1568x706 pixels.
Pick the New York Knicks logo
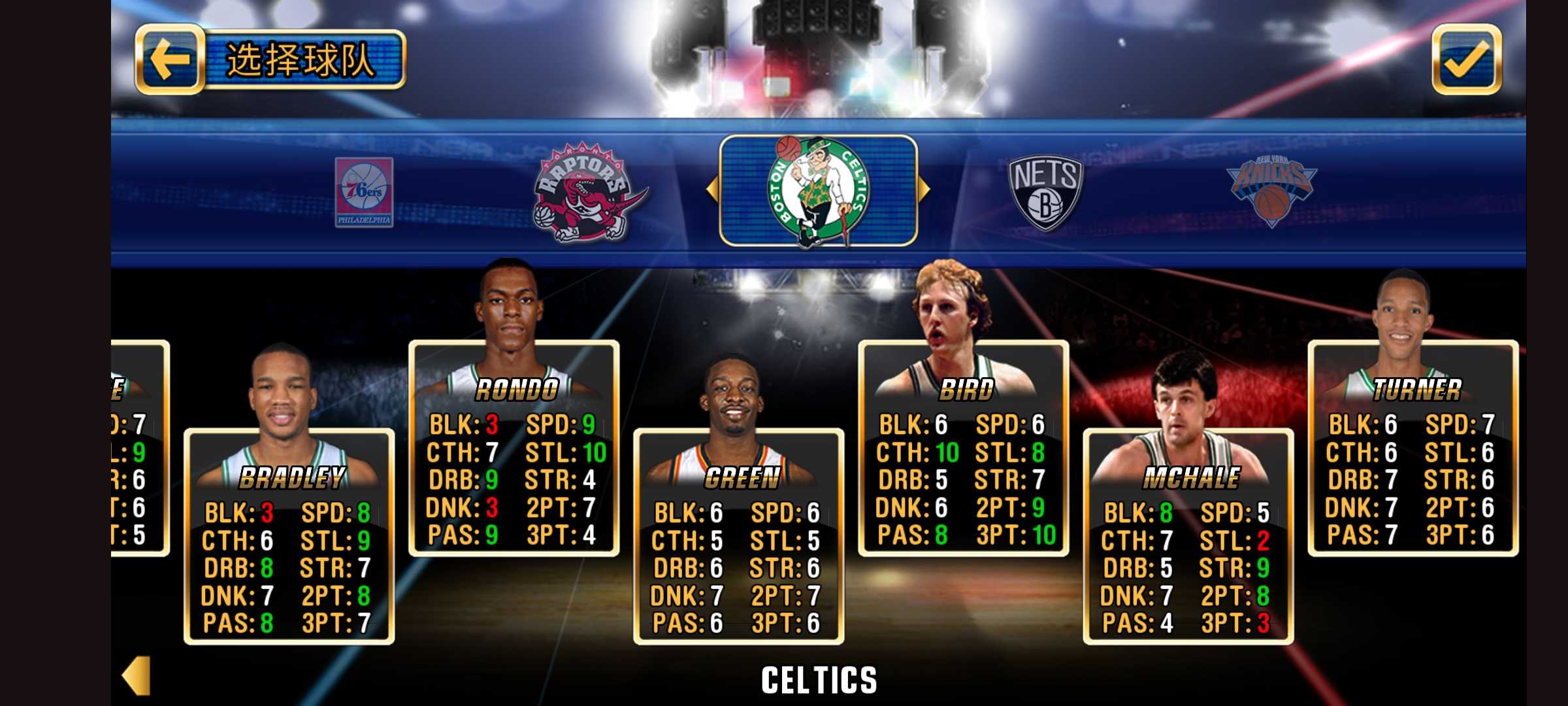[x=1271, y=192]
